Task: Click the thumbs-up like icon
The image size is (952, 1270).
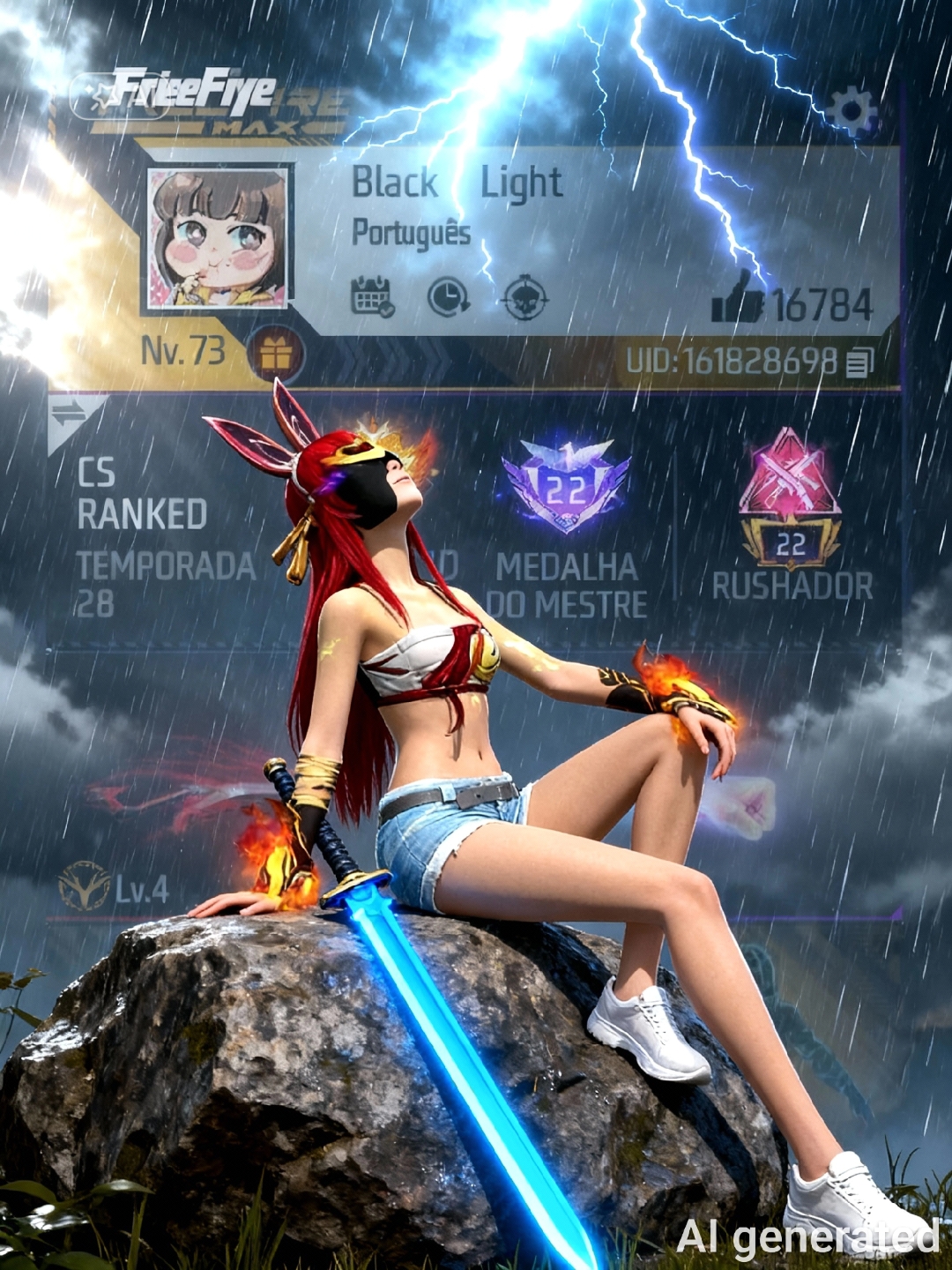Action: (x=737, y=297)
